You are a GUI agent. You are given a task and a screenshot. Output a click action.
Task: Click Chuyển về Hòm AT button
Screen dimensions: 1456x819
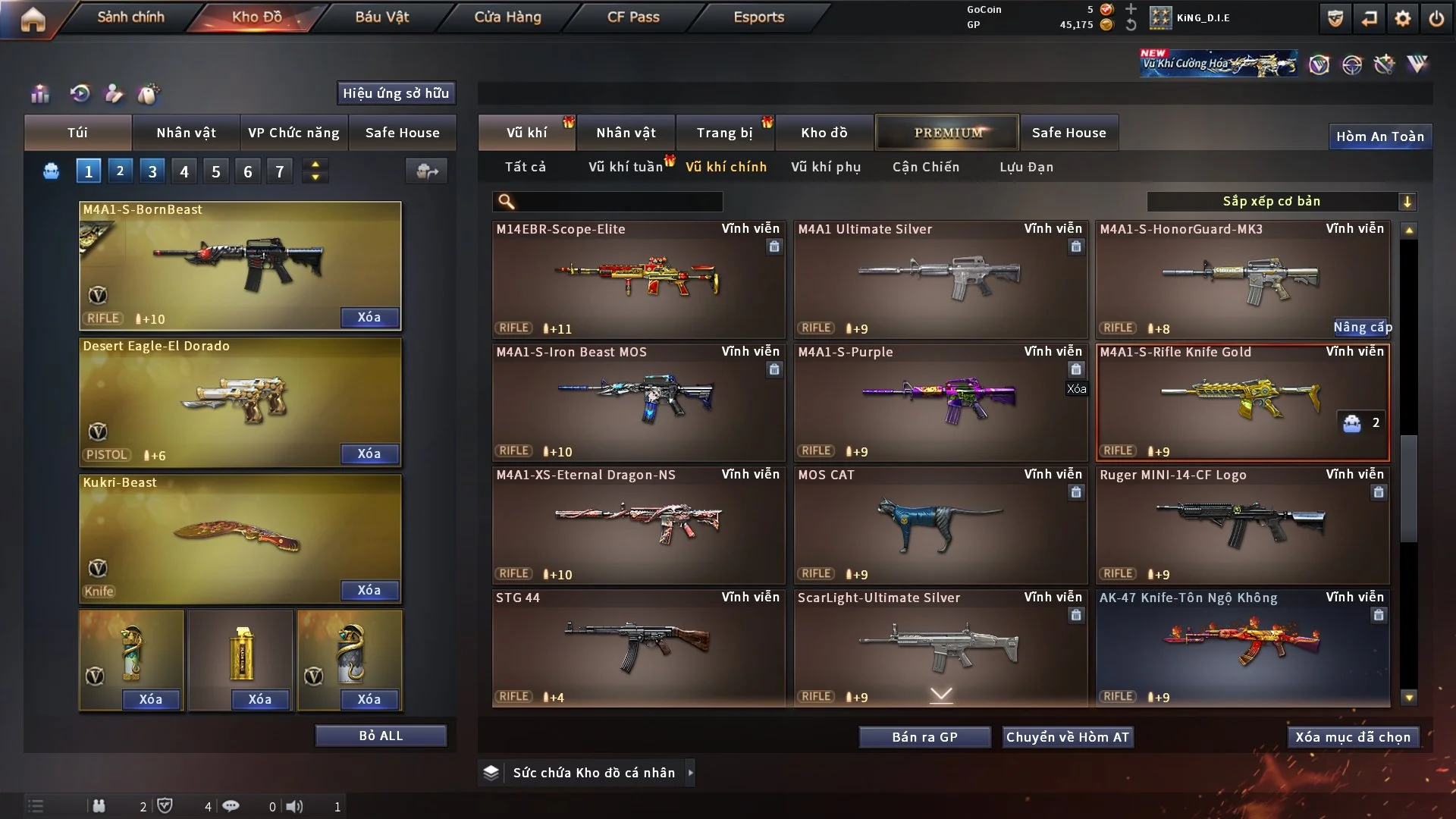click(1067, 737)
